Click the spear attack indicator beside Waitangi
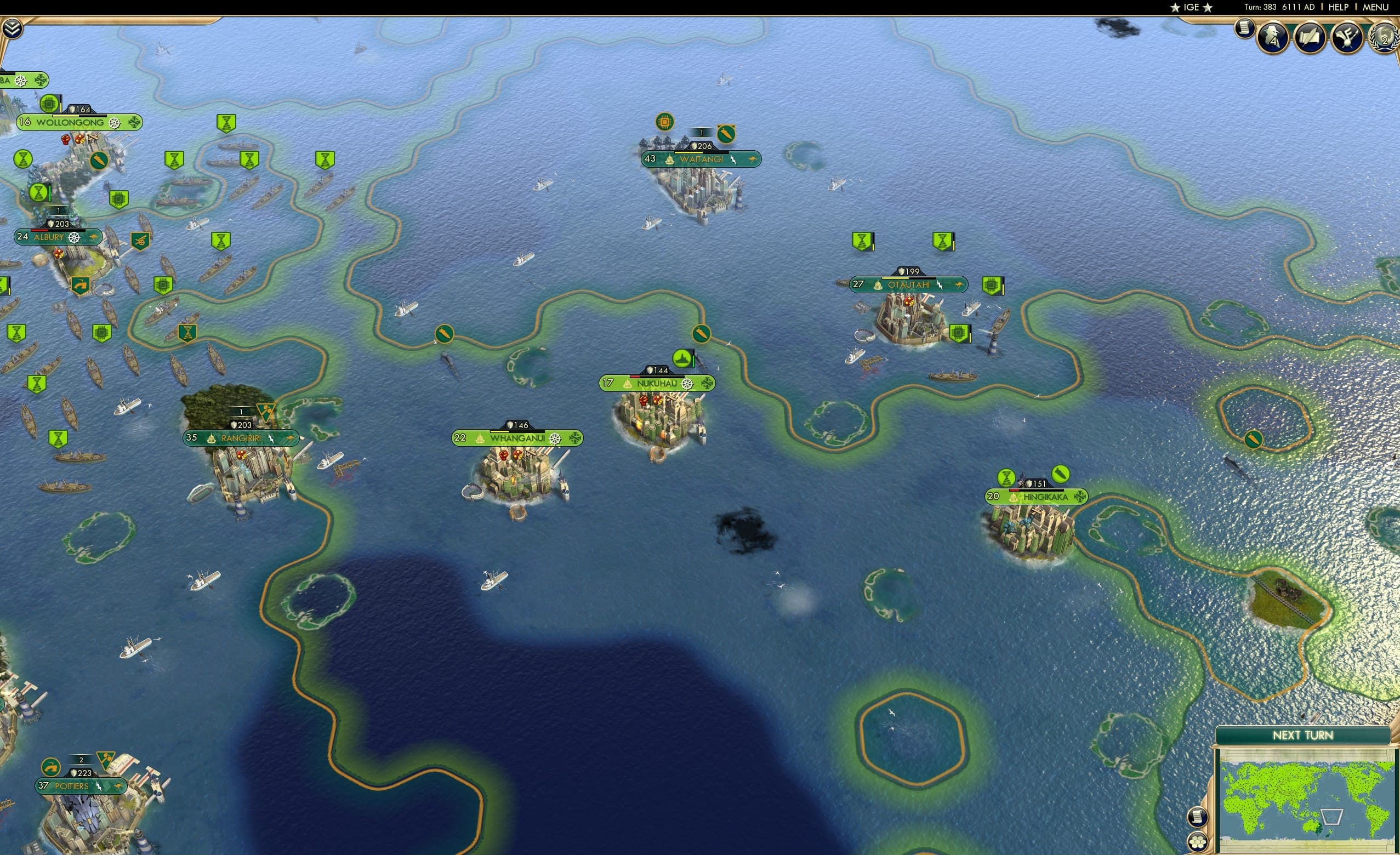The image size is (1400, 855). coord(726,134)
